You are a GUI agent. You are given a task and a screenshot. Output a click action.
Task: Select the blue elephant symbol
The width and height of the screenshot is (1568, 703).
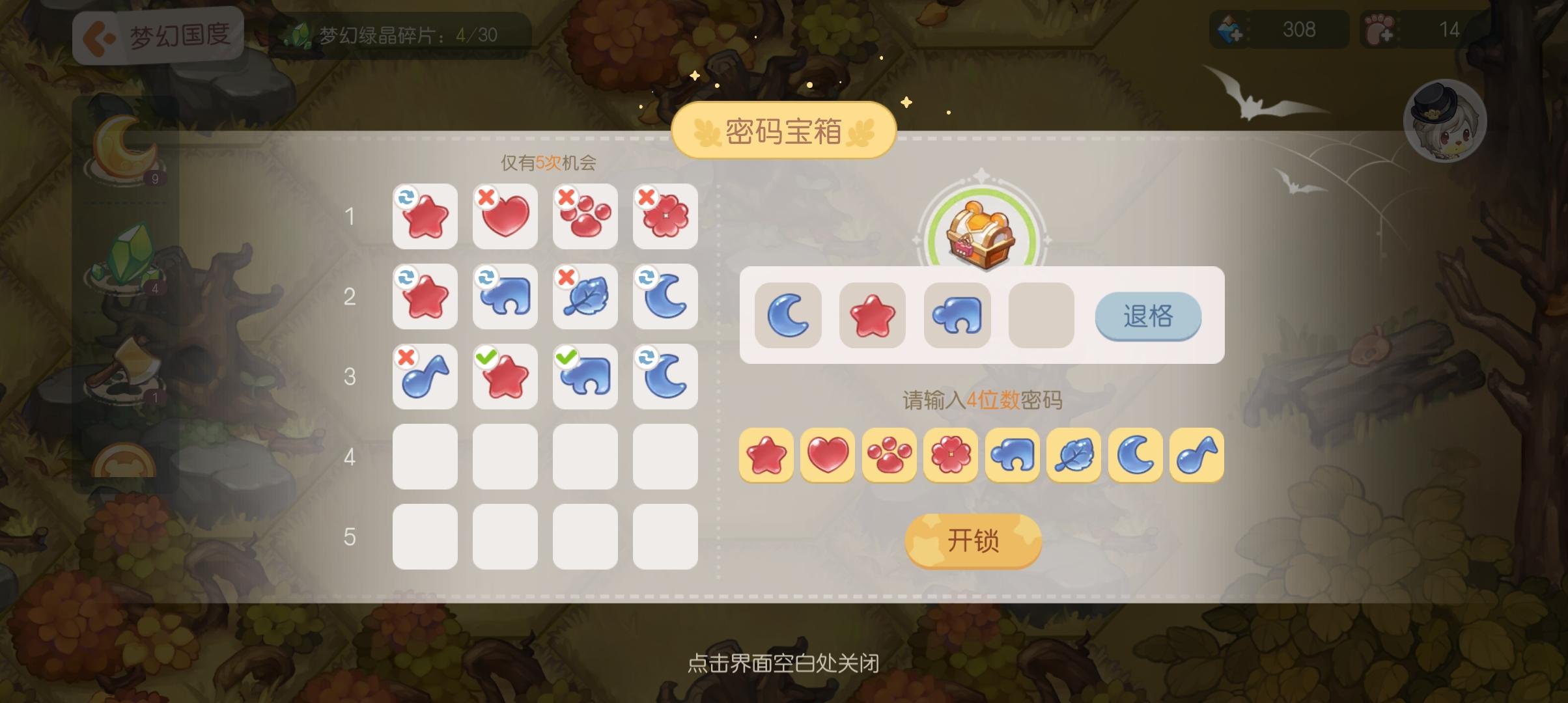(x=1013, y=456)
